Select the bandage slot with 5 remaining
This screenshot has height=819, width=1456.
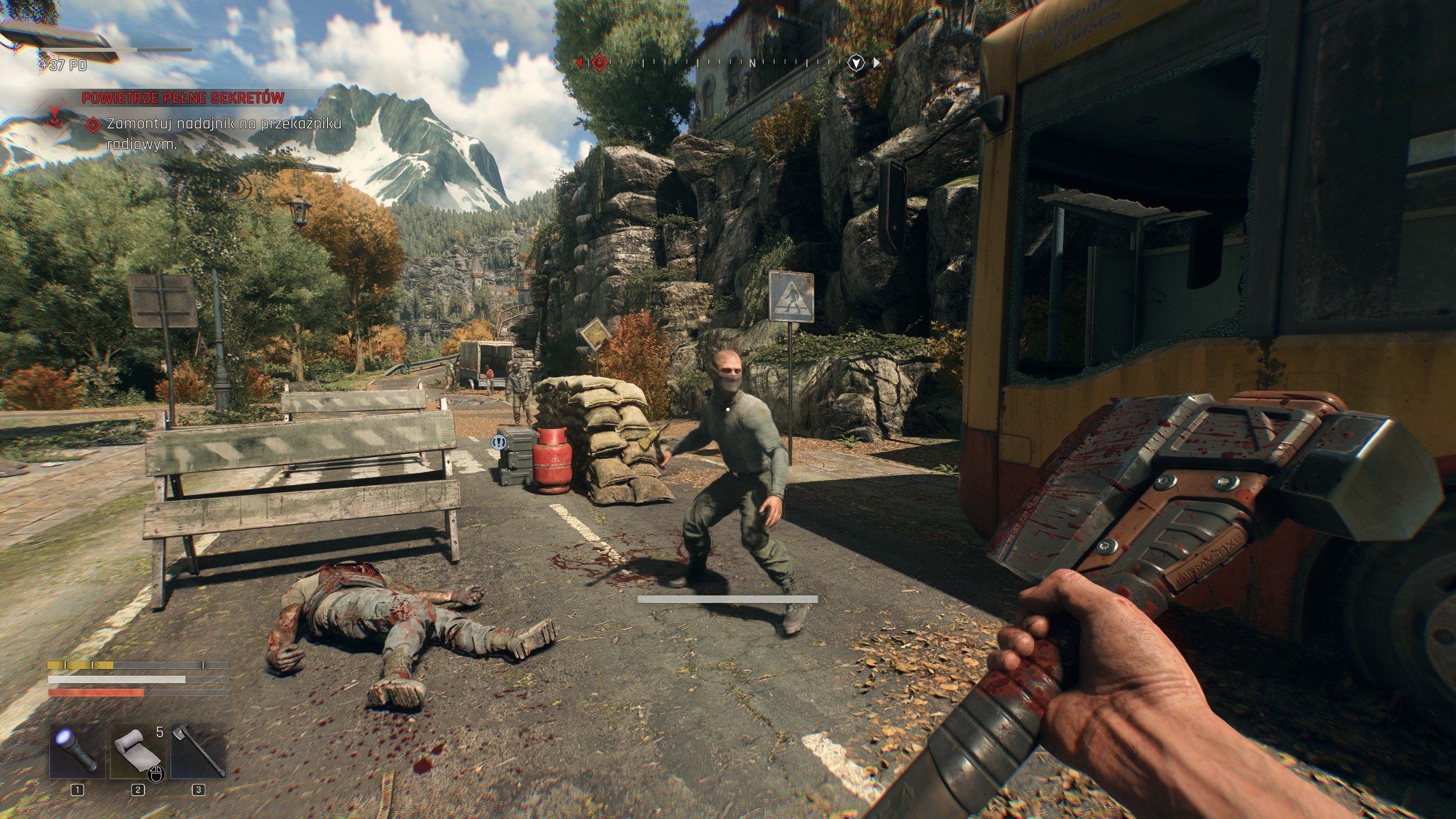coord(137,750)
